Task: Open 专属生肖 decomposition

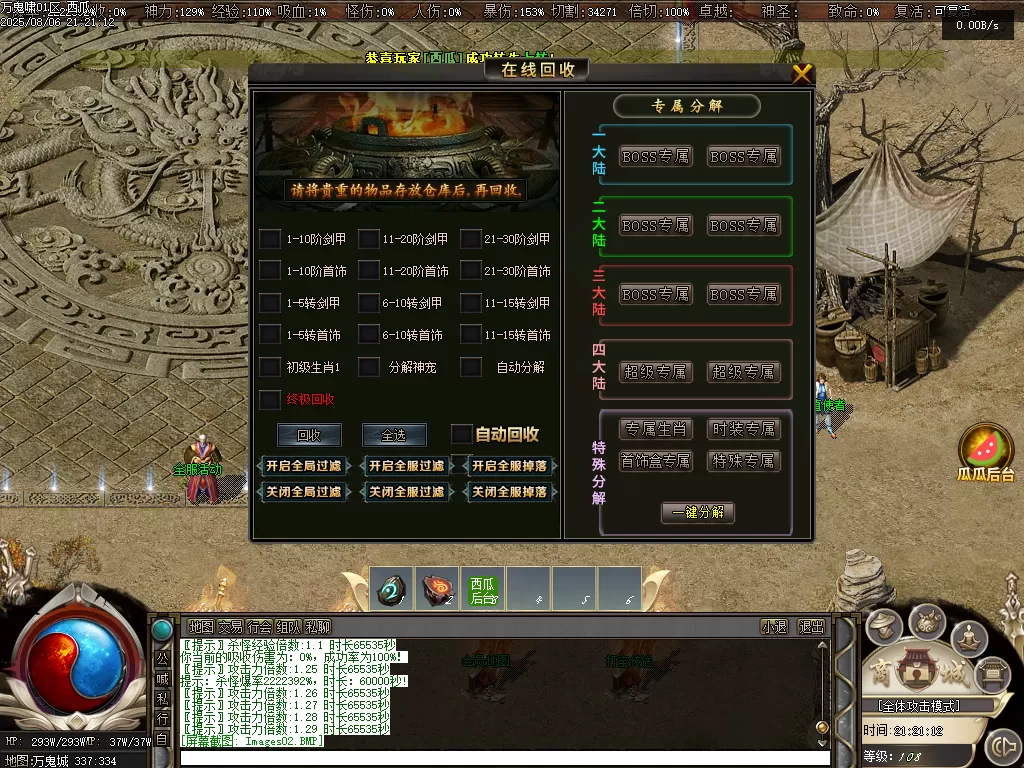Action: coord(656,429)
